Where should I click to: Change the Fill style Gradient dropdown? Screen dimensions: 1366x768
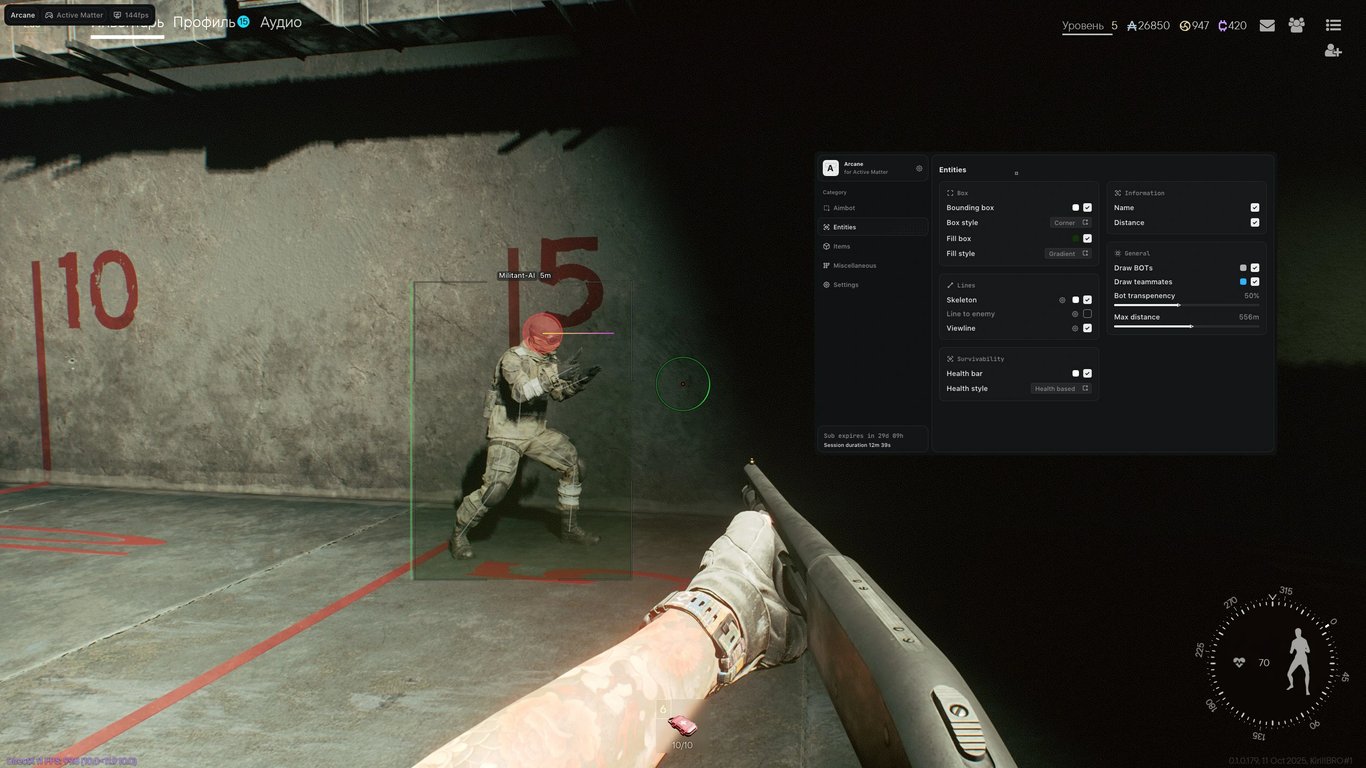click(1067, 253)
